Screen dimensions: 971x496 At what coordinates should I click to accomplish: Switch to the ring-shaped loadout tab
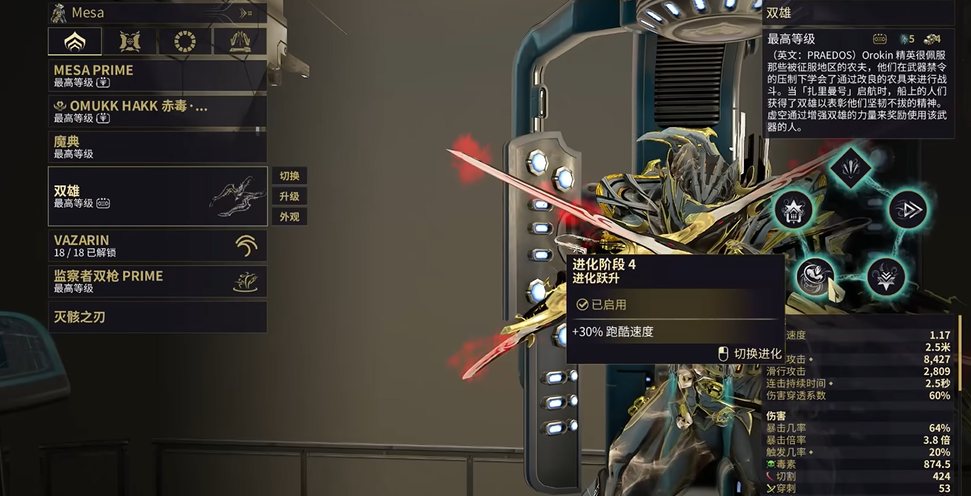[x=185, y=41]
